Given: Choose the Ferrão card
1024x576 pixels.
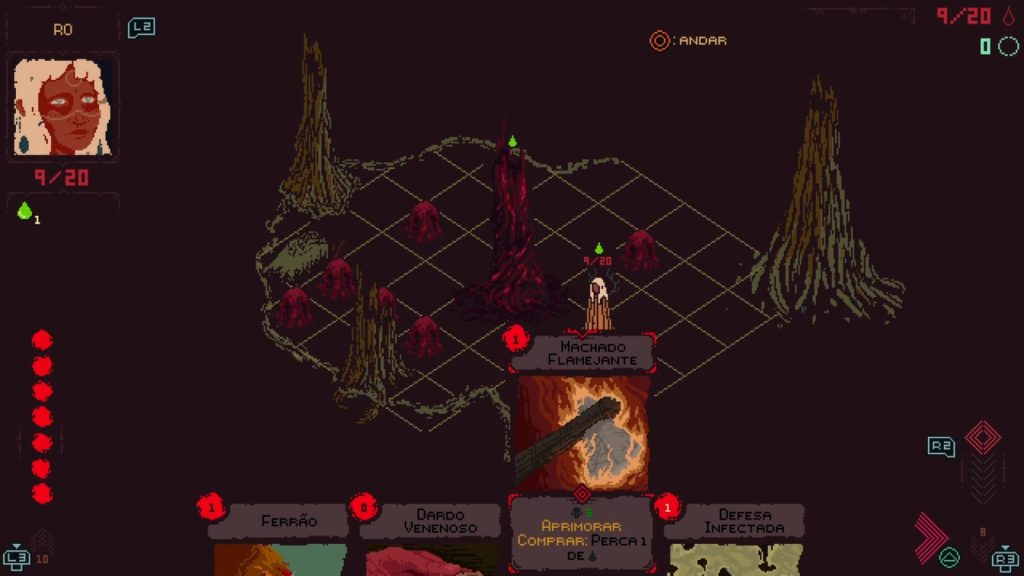Looking at the screenshot, I should point(288,522).
